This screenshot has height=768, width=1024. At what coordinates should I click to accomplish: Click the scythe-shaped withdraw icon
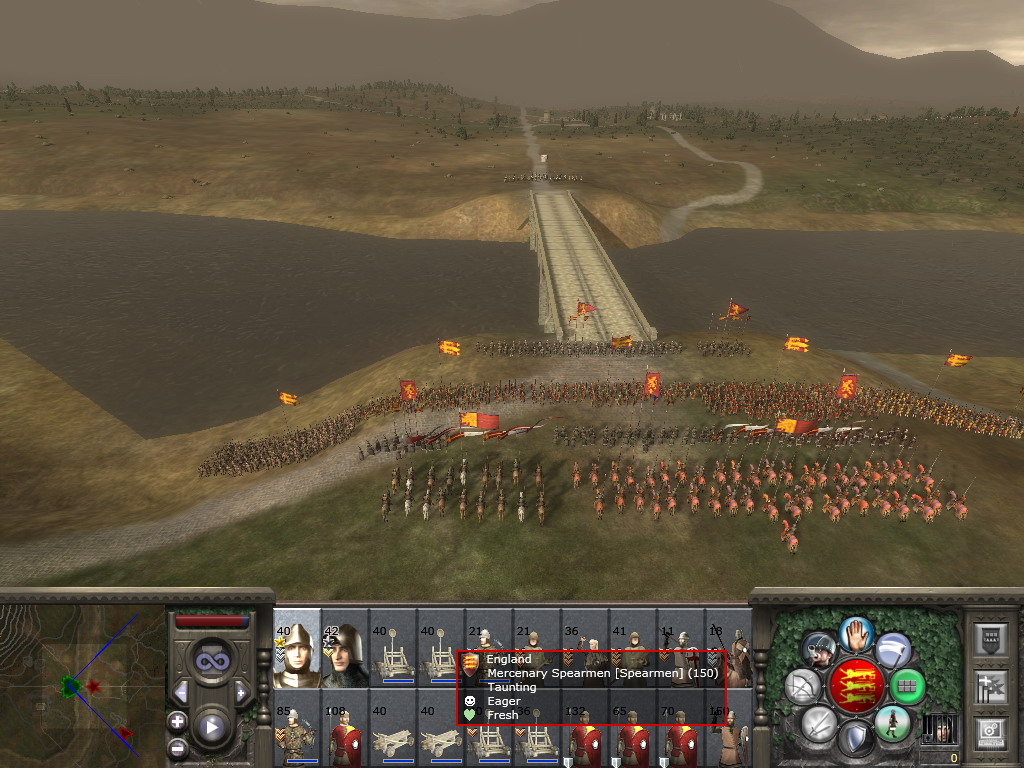tap(893, 651)
